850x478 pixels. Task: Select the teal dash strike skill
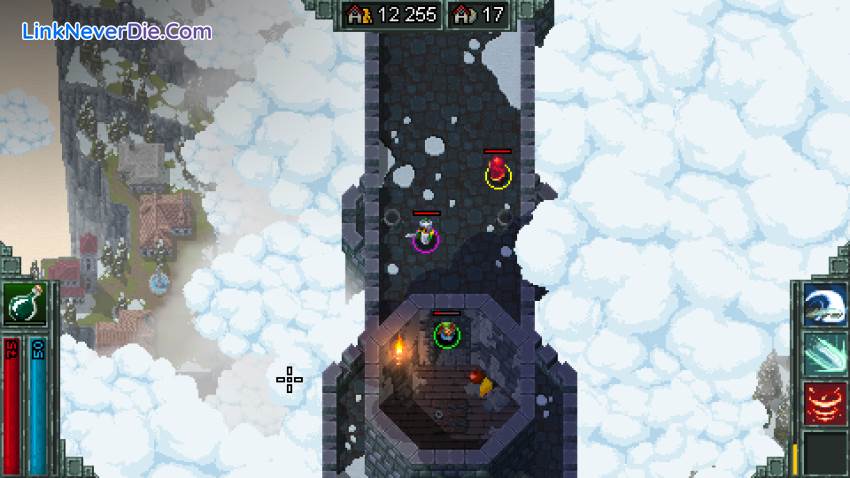[x=825, y=353]
